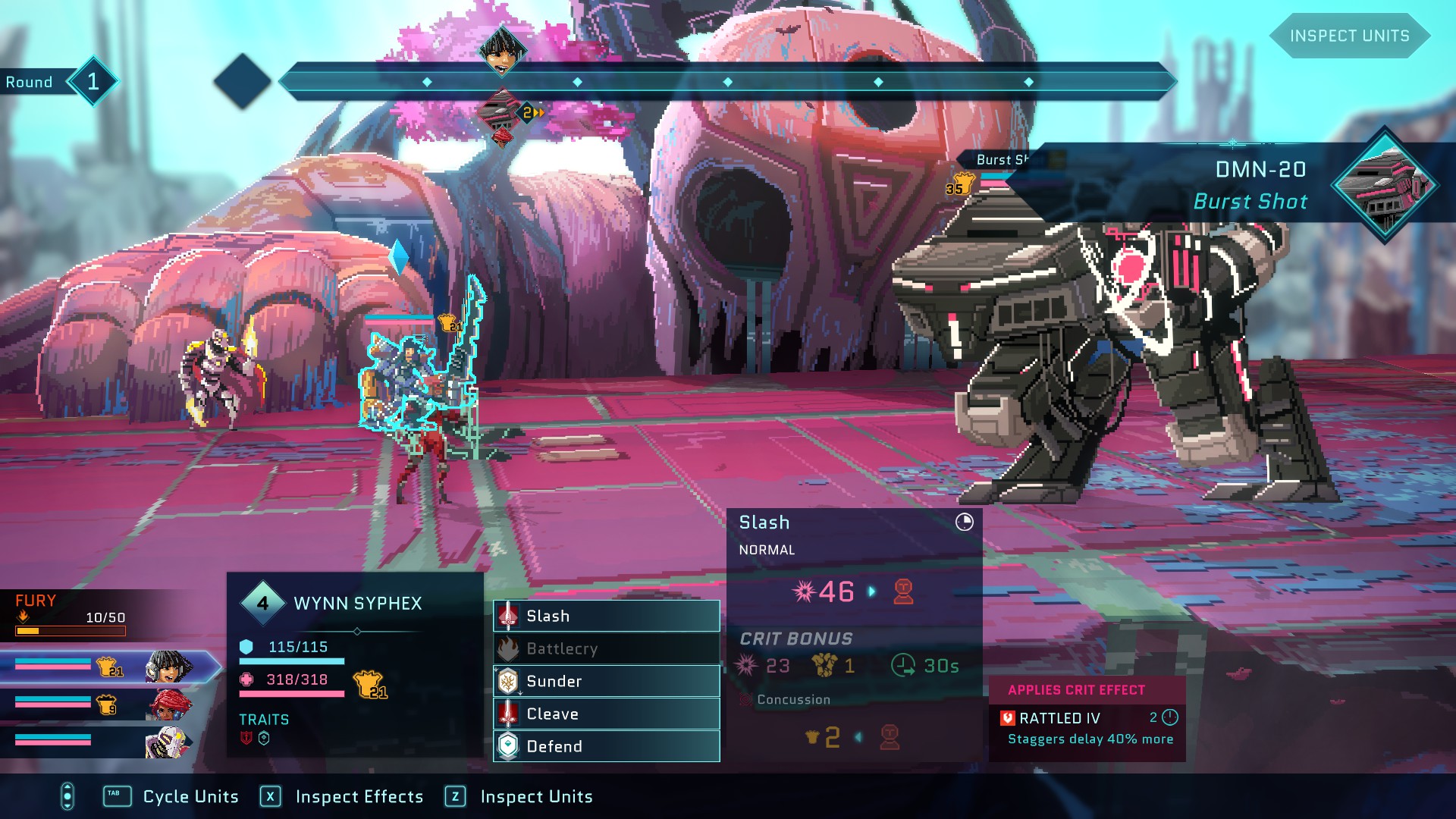Select the red-haired hero party portrait
The width and height of the screenshot is (1456, 819).
coord(168,704)
